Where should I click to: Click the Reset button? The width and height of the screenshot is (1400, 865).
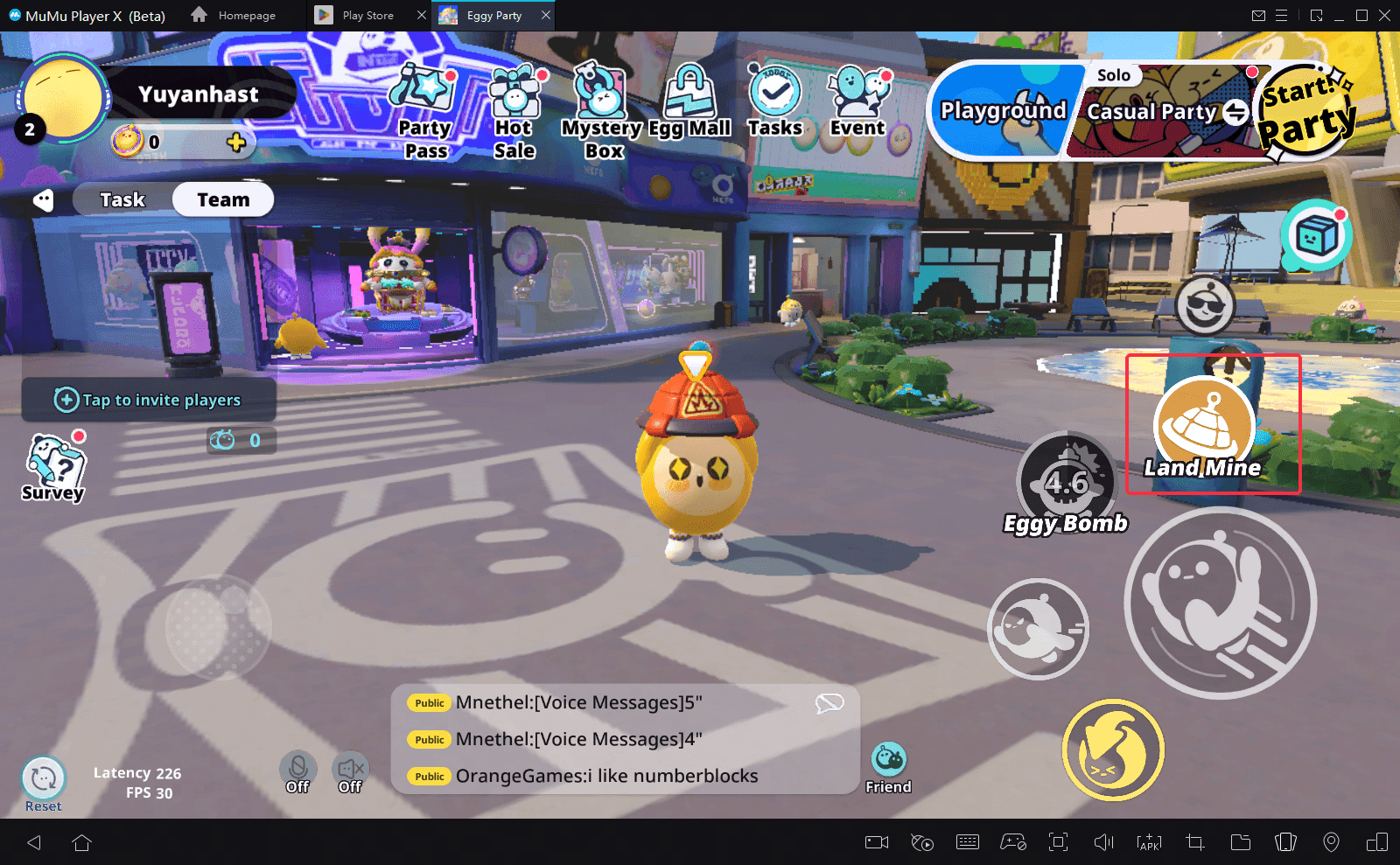click(x=43, y=781)
